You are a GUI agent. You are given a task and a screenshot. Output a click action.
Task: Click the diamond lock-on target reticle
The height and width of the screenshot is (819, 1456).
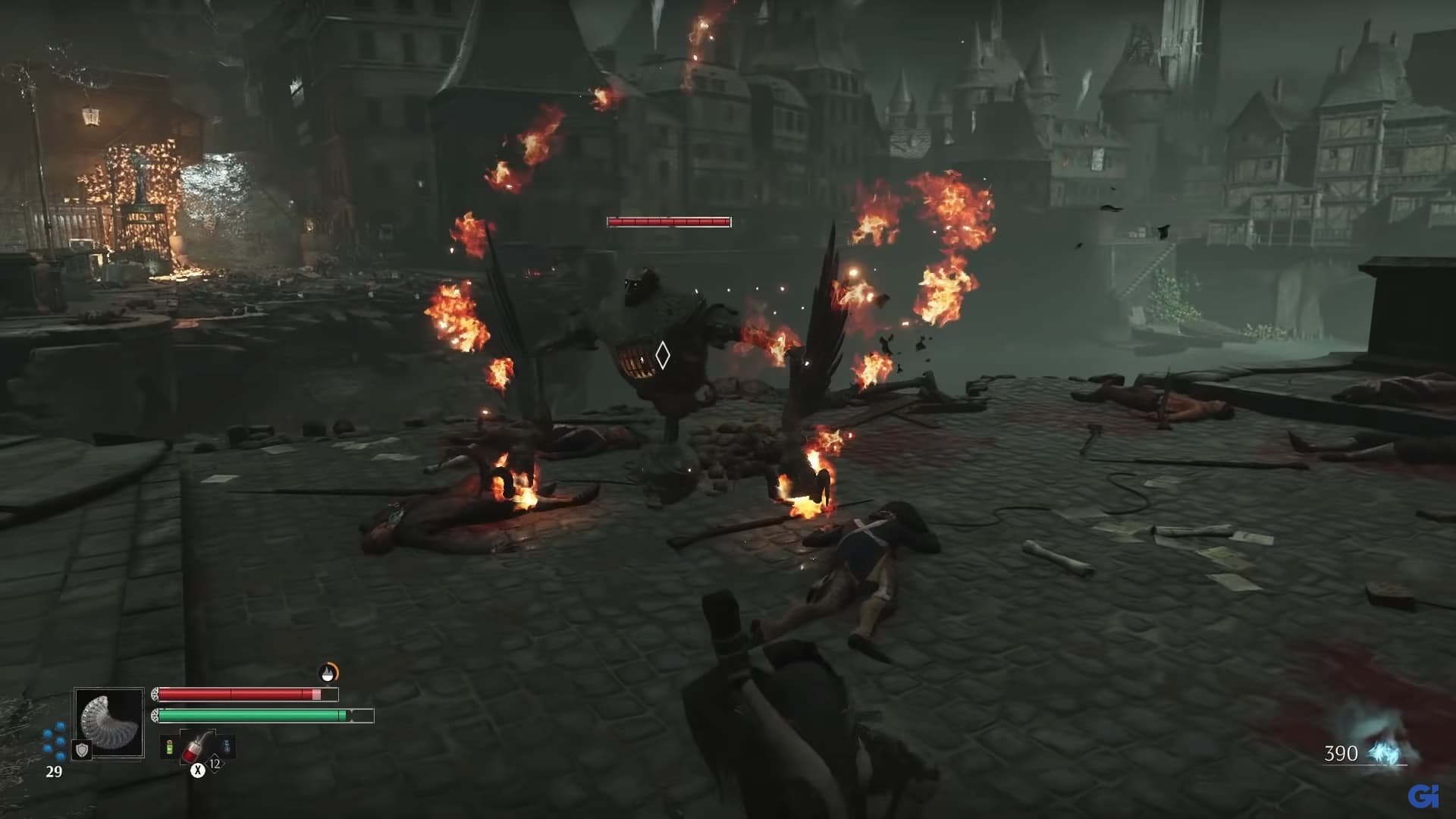[662, 355]
